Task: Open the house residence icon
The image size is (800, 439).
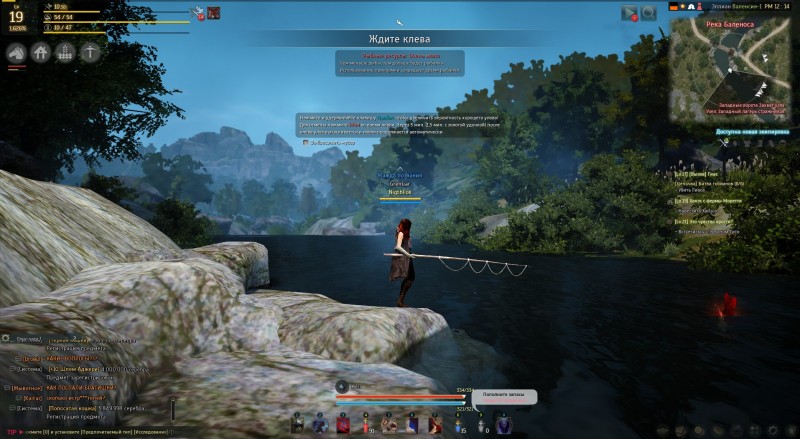Action: pos(42,52)
